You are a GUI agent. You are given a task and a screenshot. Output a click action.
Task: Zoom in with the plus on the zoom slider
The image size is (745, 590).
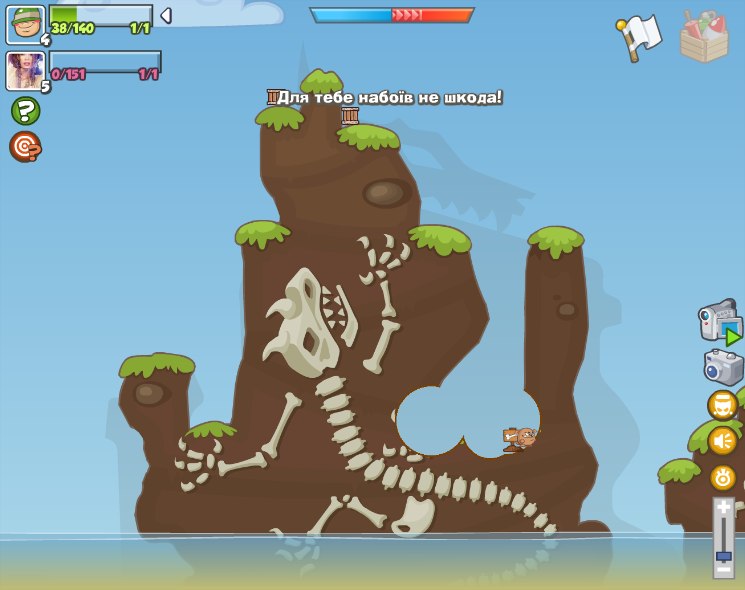723,510
